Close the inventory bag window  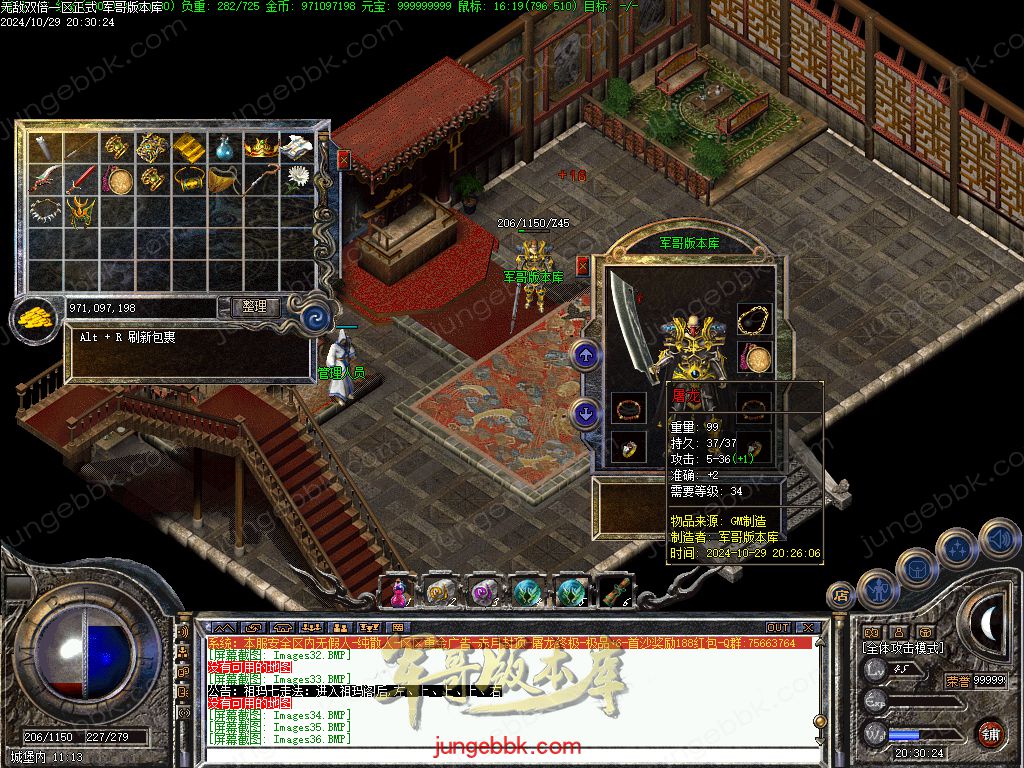click(344, 159)
